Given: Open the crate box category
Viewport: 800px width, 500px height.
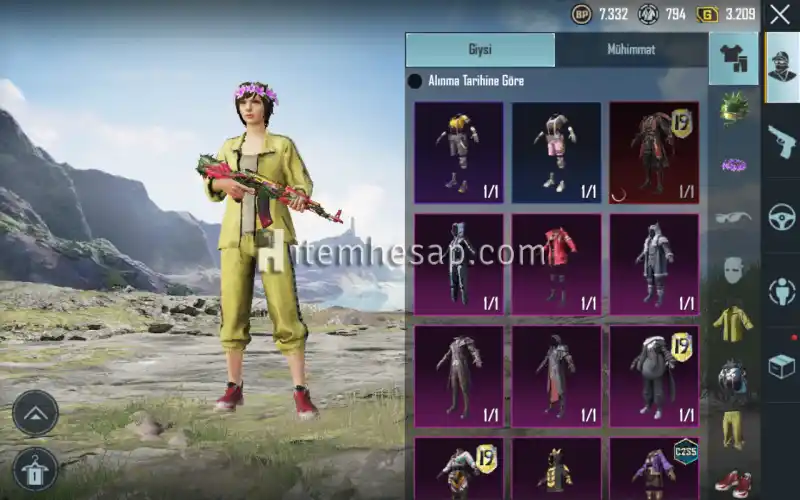Looking at the screenshot, I should (x=781, y=366).
